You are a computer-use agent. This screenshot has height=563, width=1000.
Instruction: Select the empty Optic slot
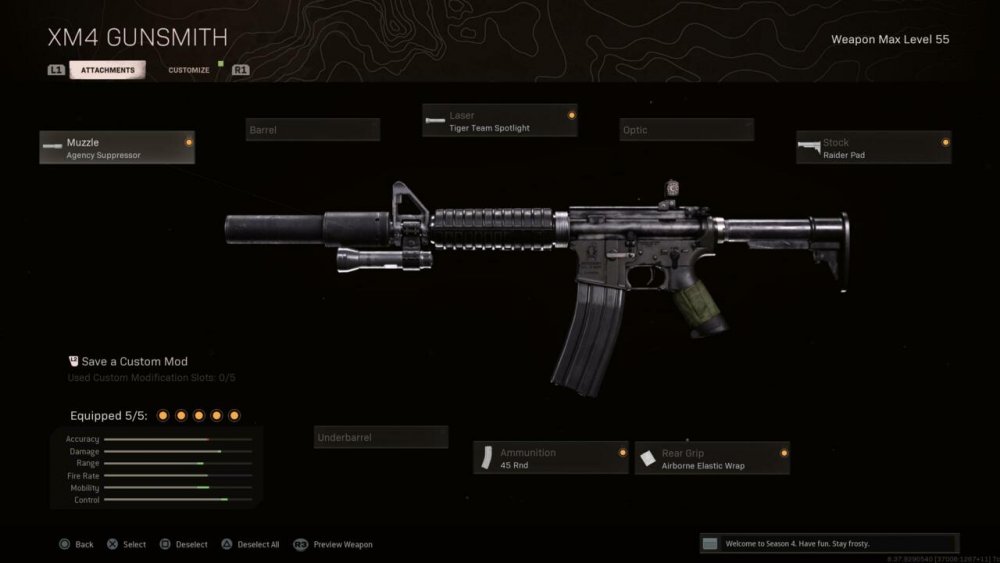coord(686,130)
